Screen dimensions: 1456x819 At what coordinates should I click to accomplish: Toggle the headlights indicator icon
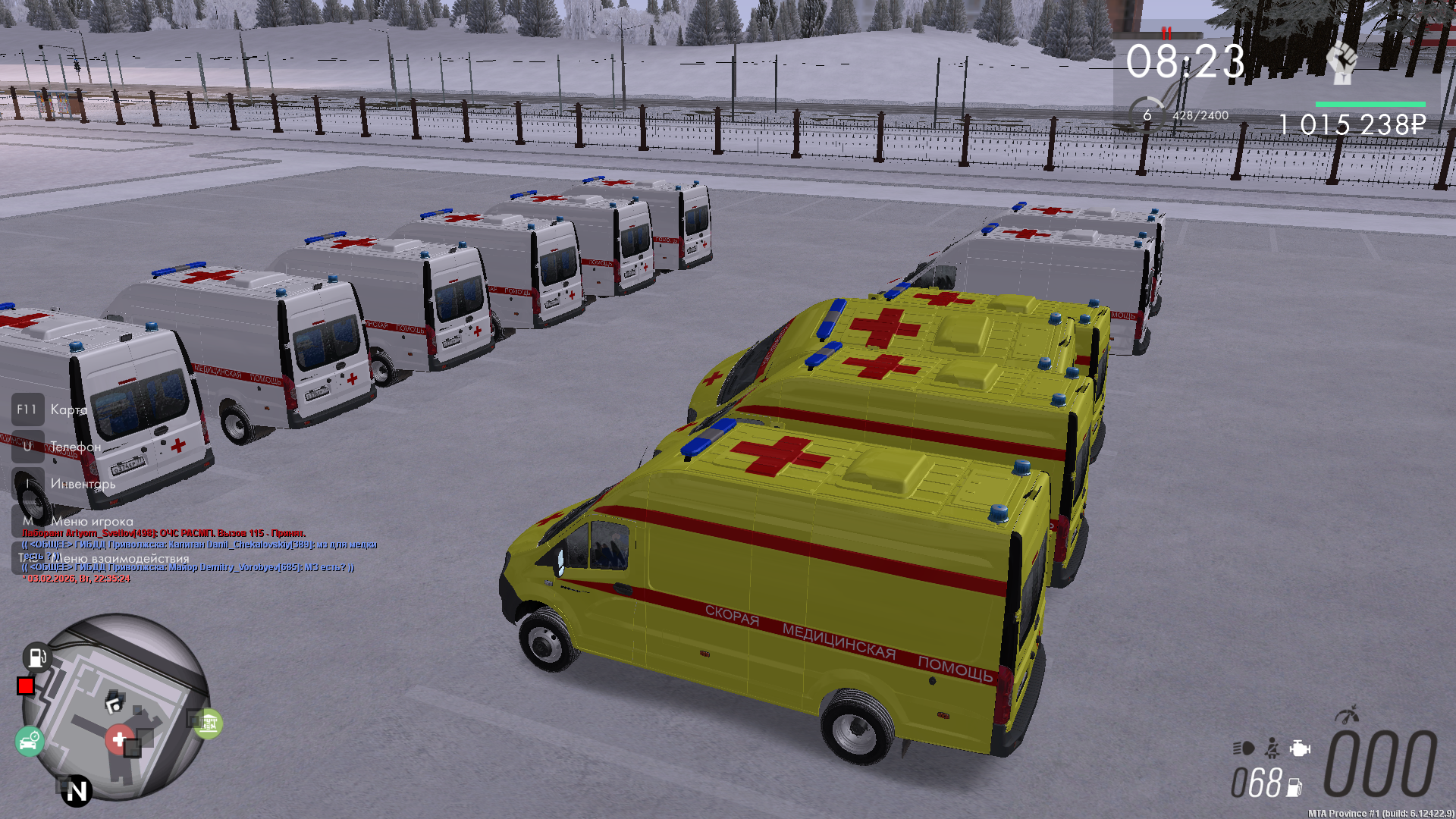tap(1243, 748)
